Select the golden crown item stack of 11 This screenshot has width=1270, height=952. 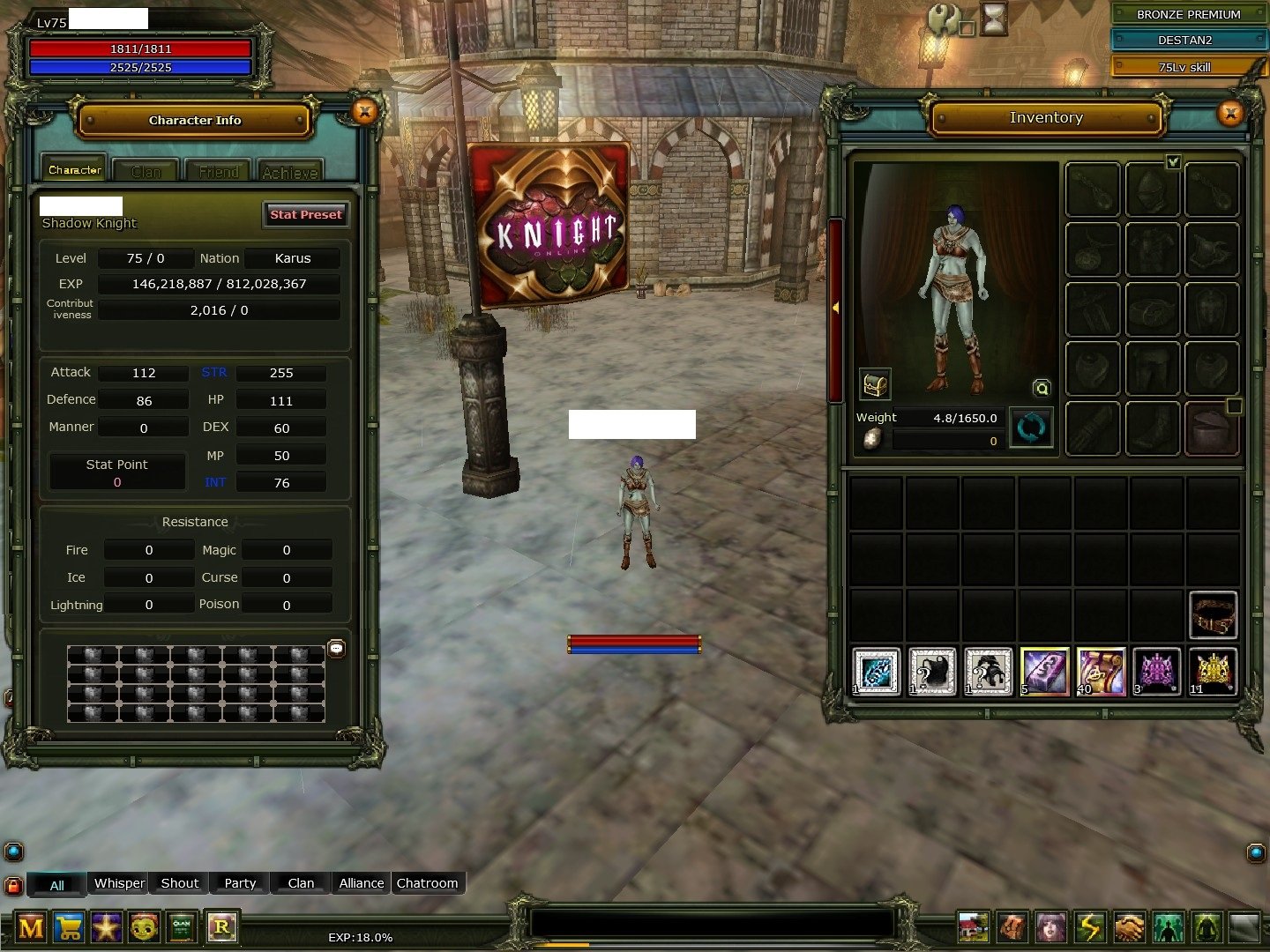[x=1213, y=672]
